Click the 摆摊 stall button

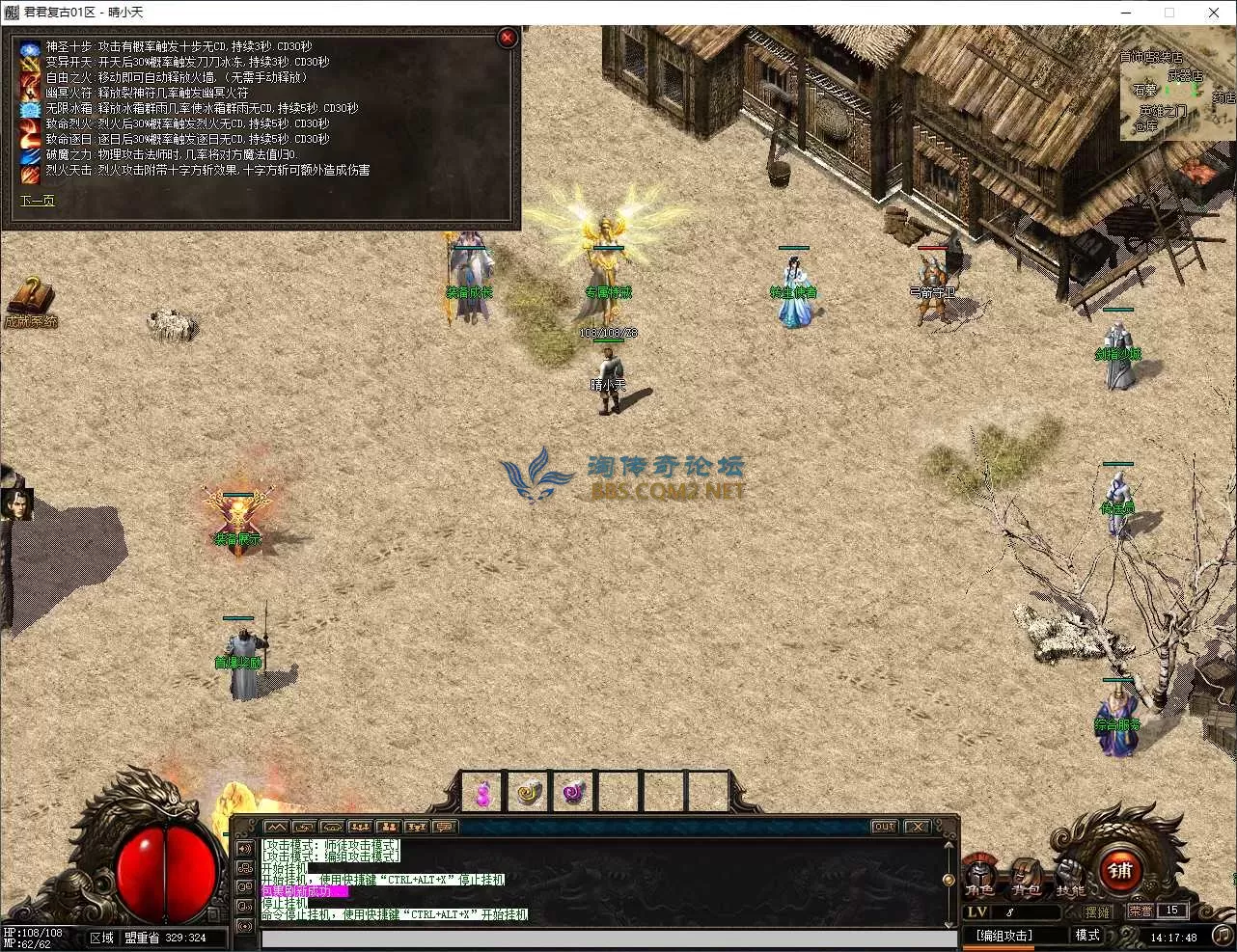tap(1096, 911)
